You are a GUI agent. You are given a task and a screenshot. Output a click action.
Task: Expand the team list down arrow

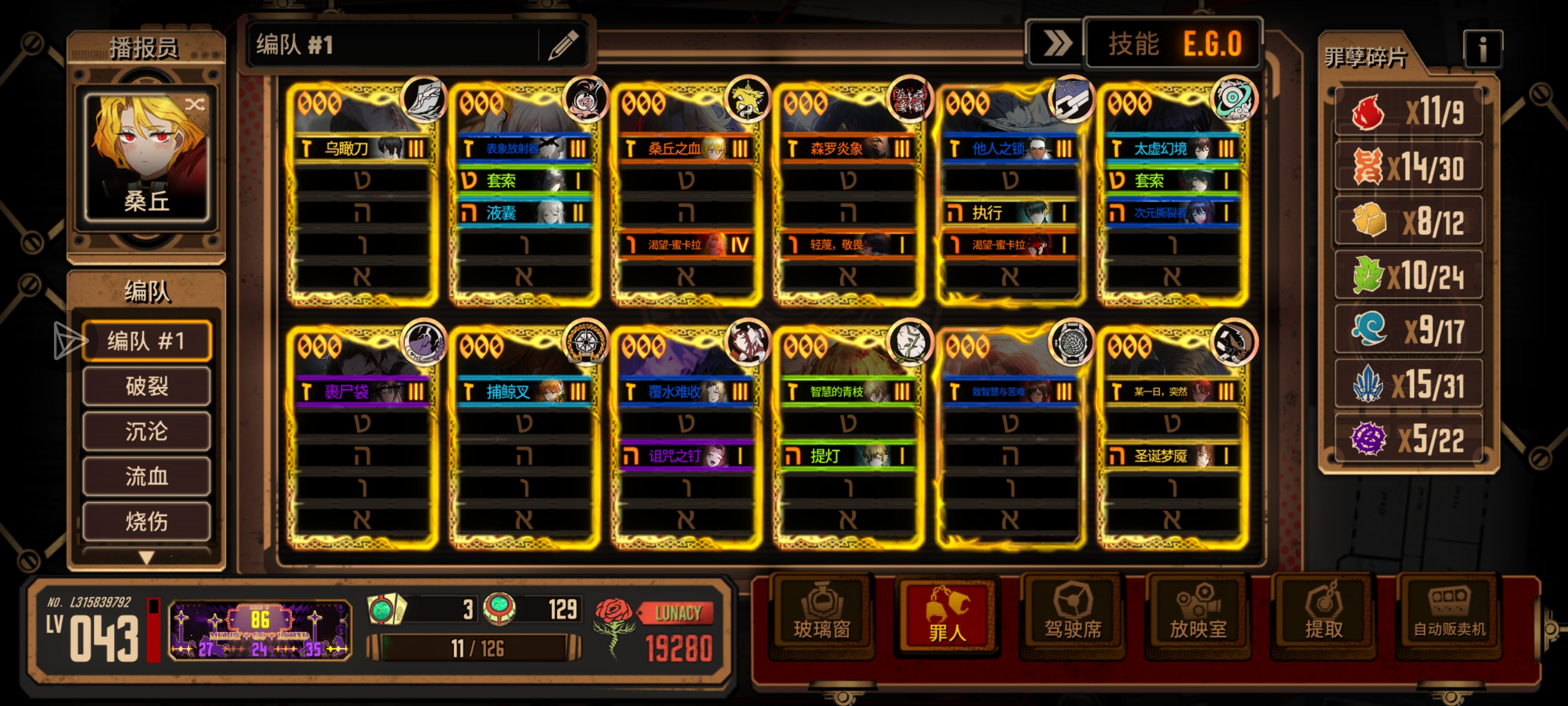click(x=147, y=557)
